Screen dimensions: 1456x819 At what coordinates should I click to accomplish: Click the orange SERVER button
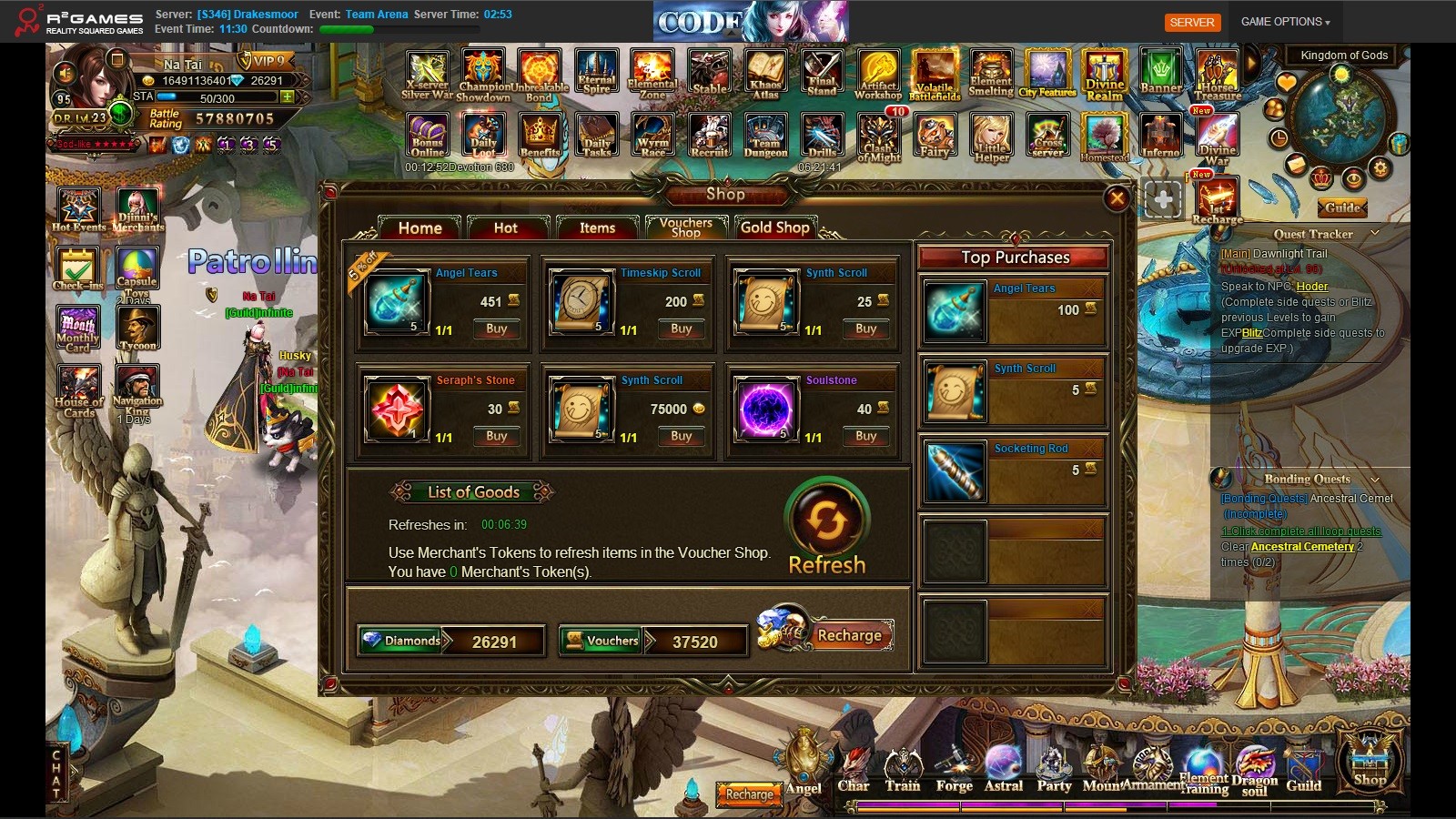1192,22
